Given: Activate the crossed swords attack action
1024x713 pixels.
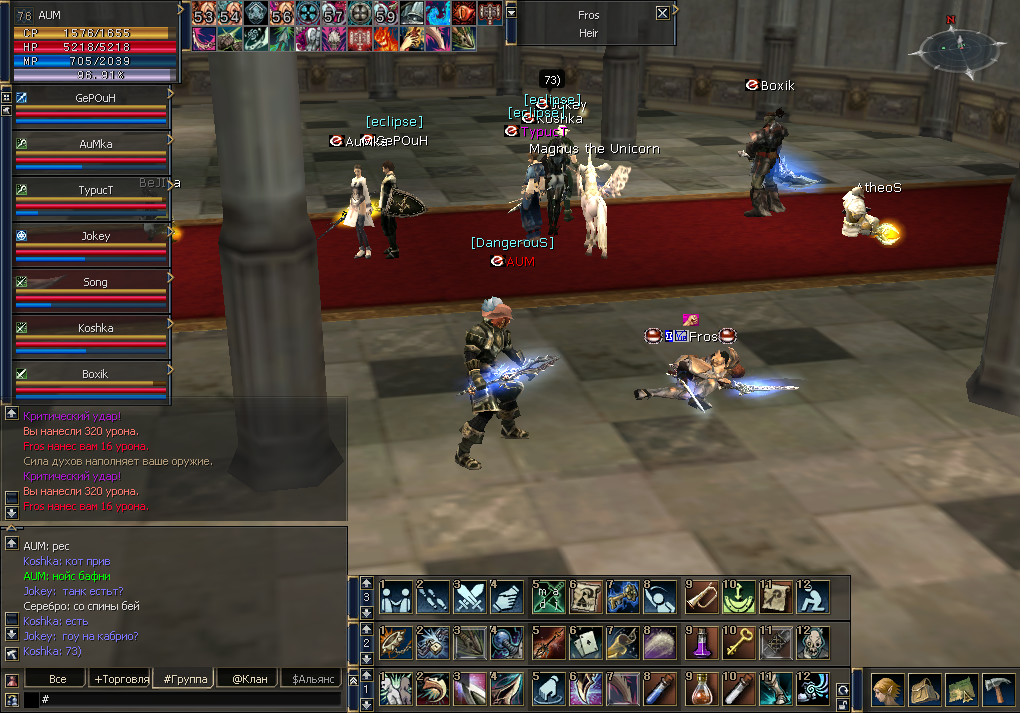Looking at the screenshot, I should tap(470, 597).
